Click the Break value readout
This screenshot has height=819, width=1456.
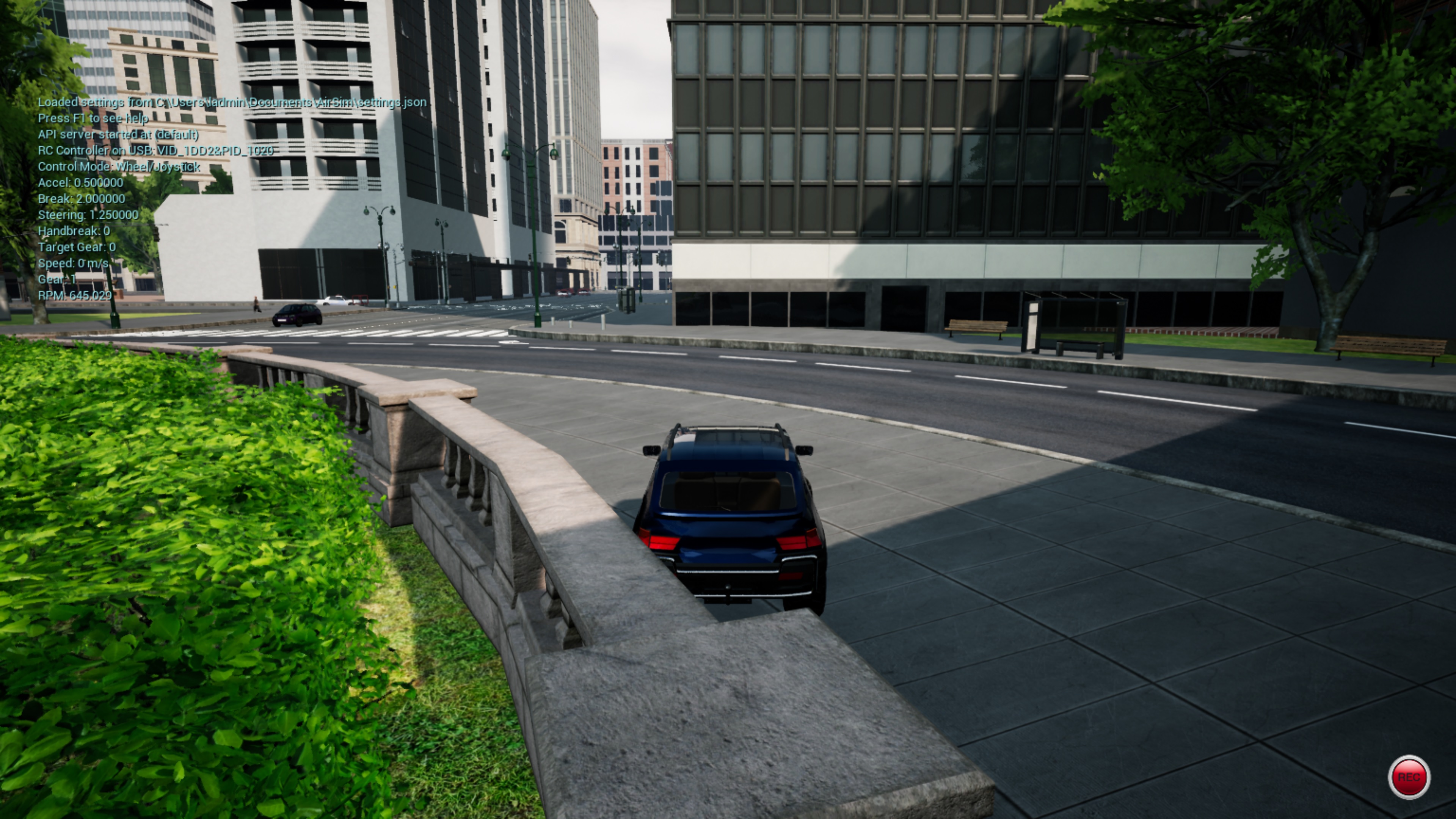click(82, 199)
